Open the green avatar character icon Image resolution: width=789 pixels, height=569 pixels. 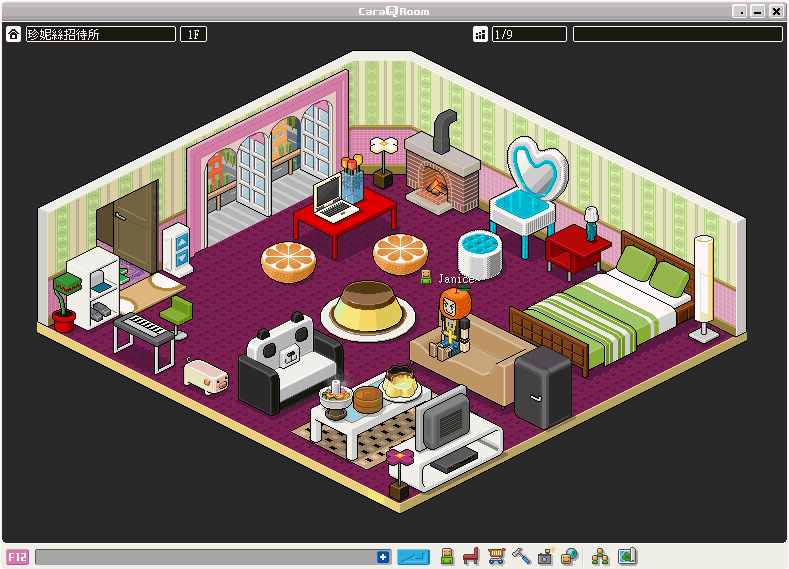point(447,557)
